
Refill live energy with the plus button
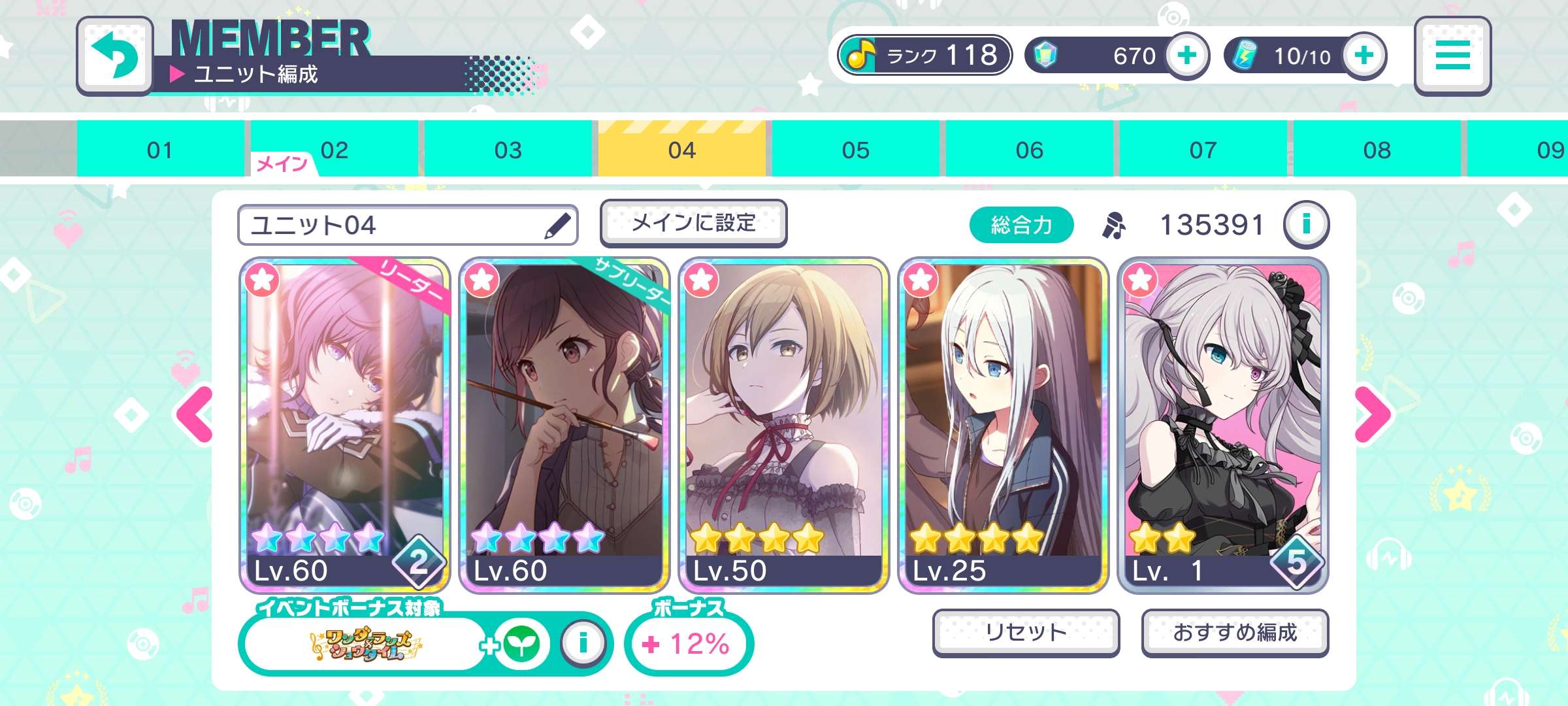[1364, 56]
